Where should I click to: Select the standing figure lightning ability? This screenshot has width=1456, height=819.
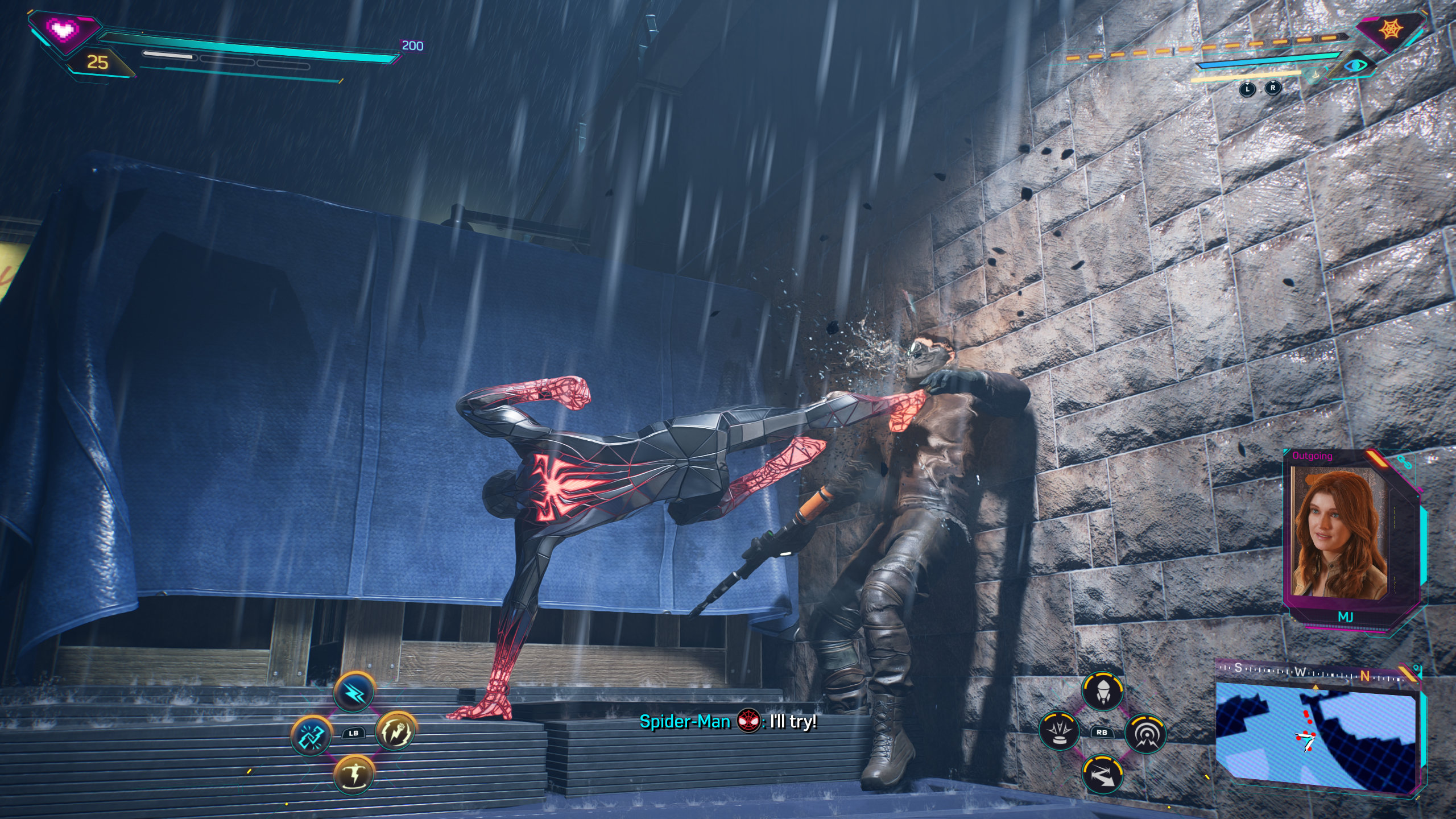click(x=354, y=773)
